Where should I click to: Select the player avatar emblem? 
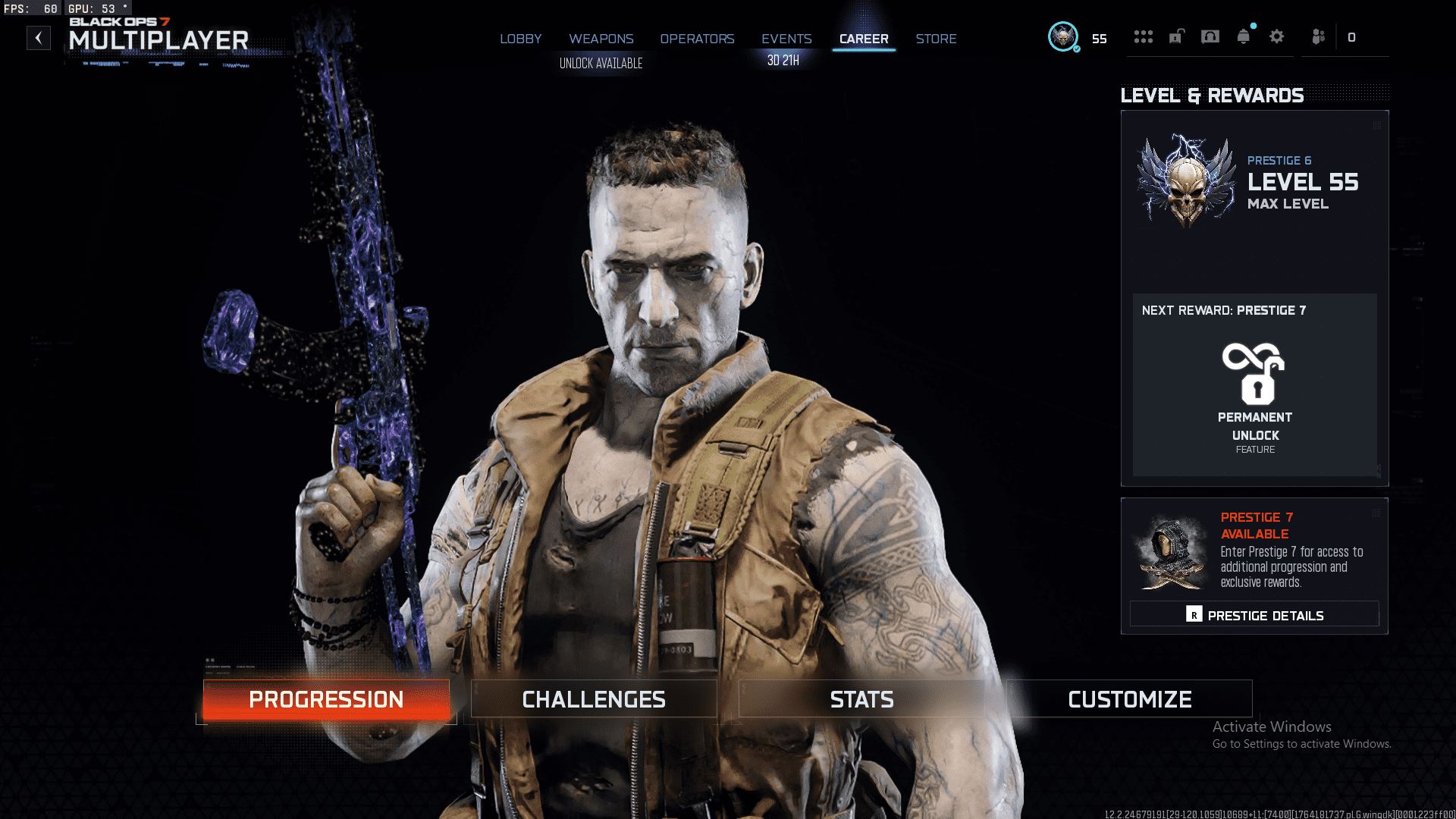tap(1062, 36)
